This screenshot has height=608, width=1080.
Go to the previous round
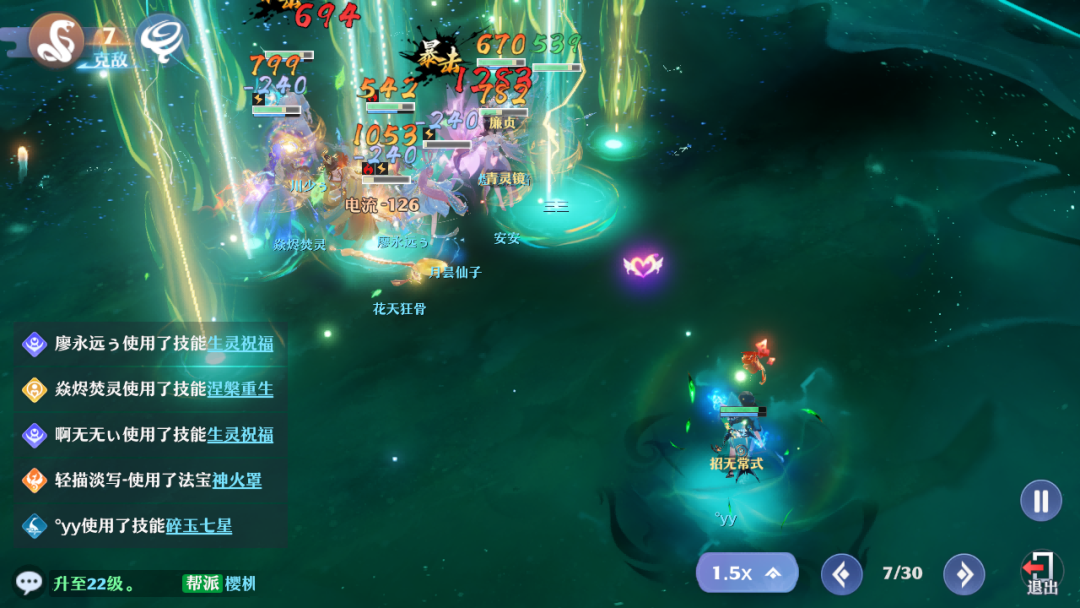[841, 574]
